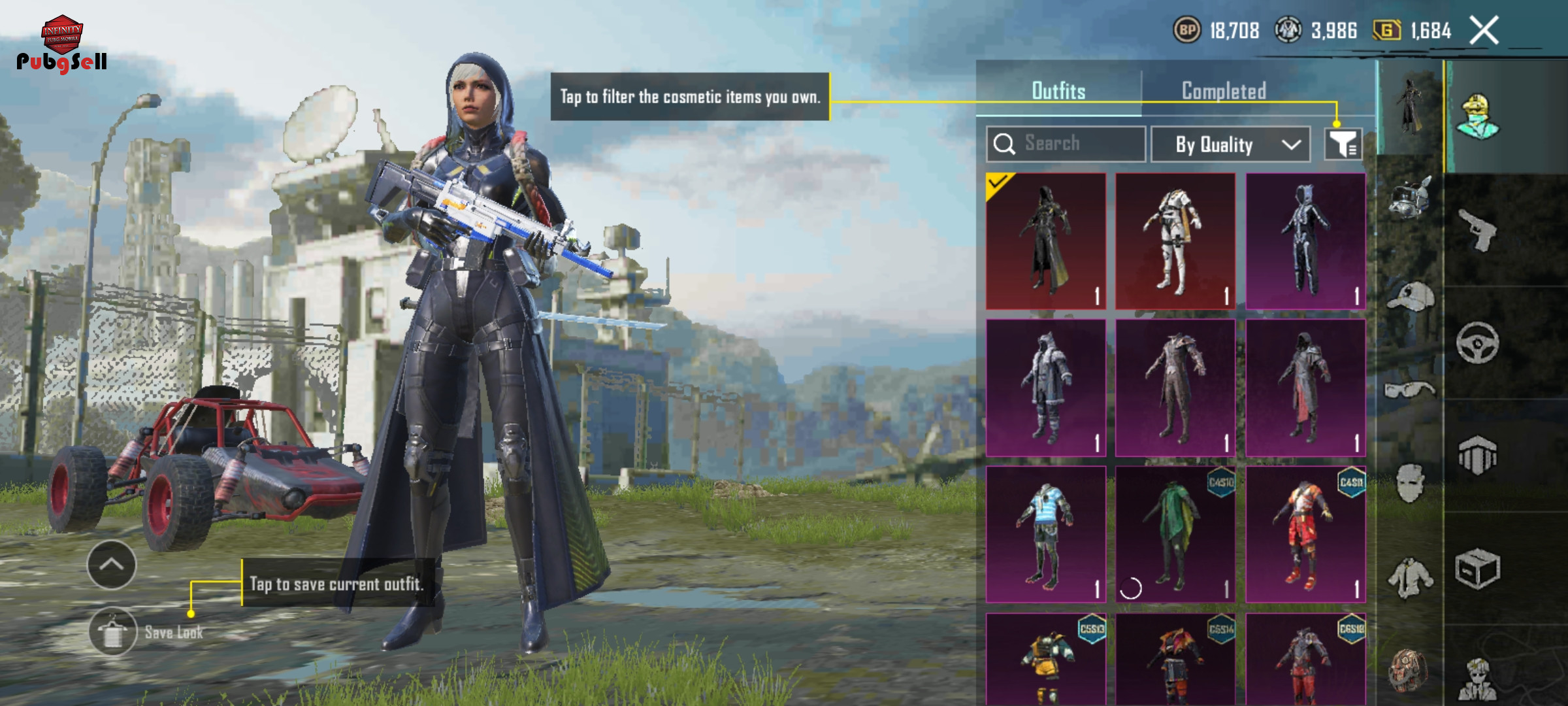Choose the white and gold armor outfit
The image size is (1568, 706).
click(1175, 241)
